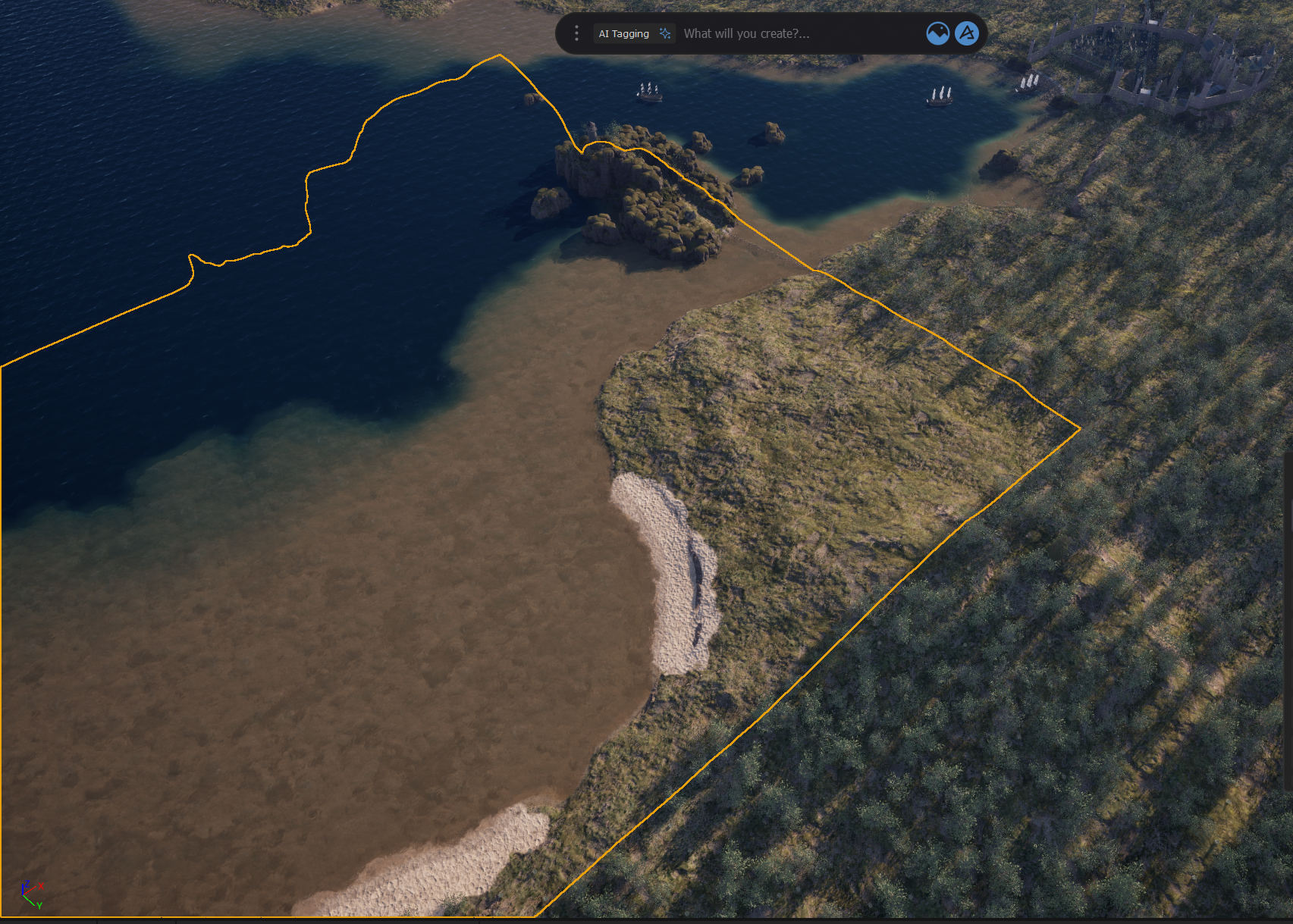
Task: Click the blue stylized A icon
Action: pyautogui.click(x=967, y=33)
